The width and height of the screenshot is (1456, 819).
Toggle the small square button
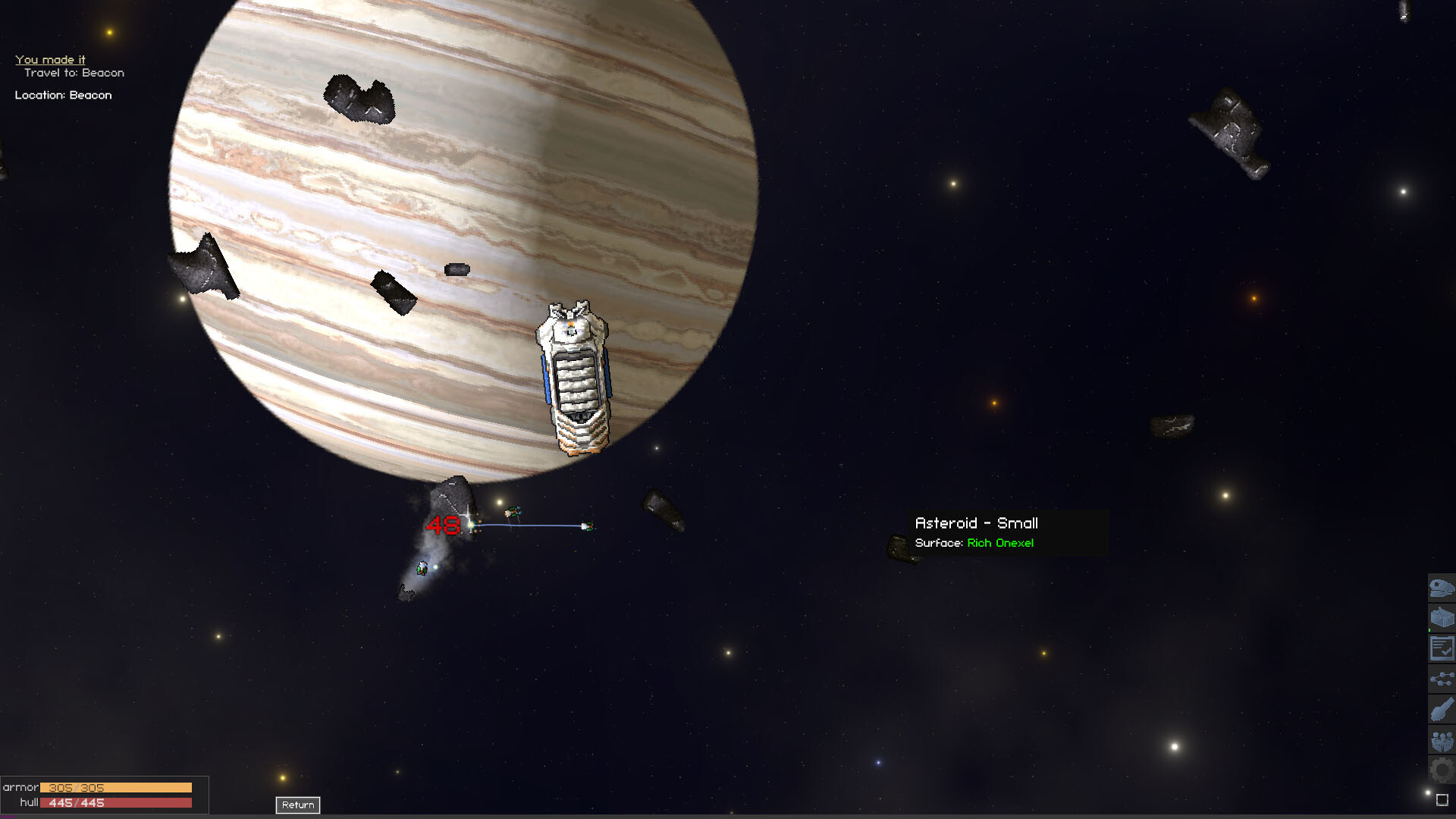click(1442, 799)
